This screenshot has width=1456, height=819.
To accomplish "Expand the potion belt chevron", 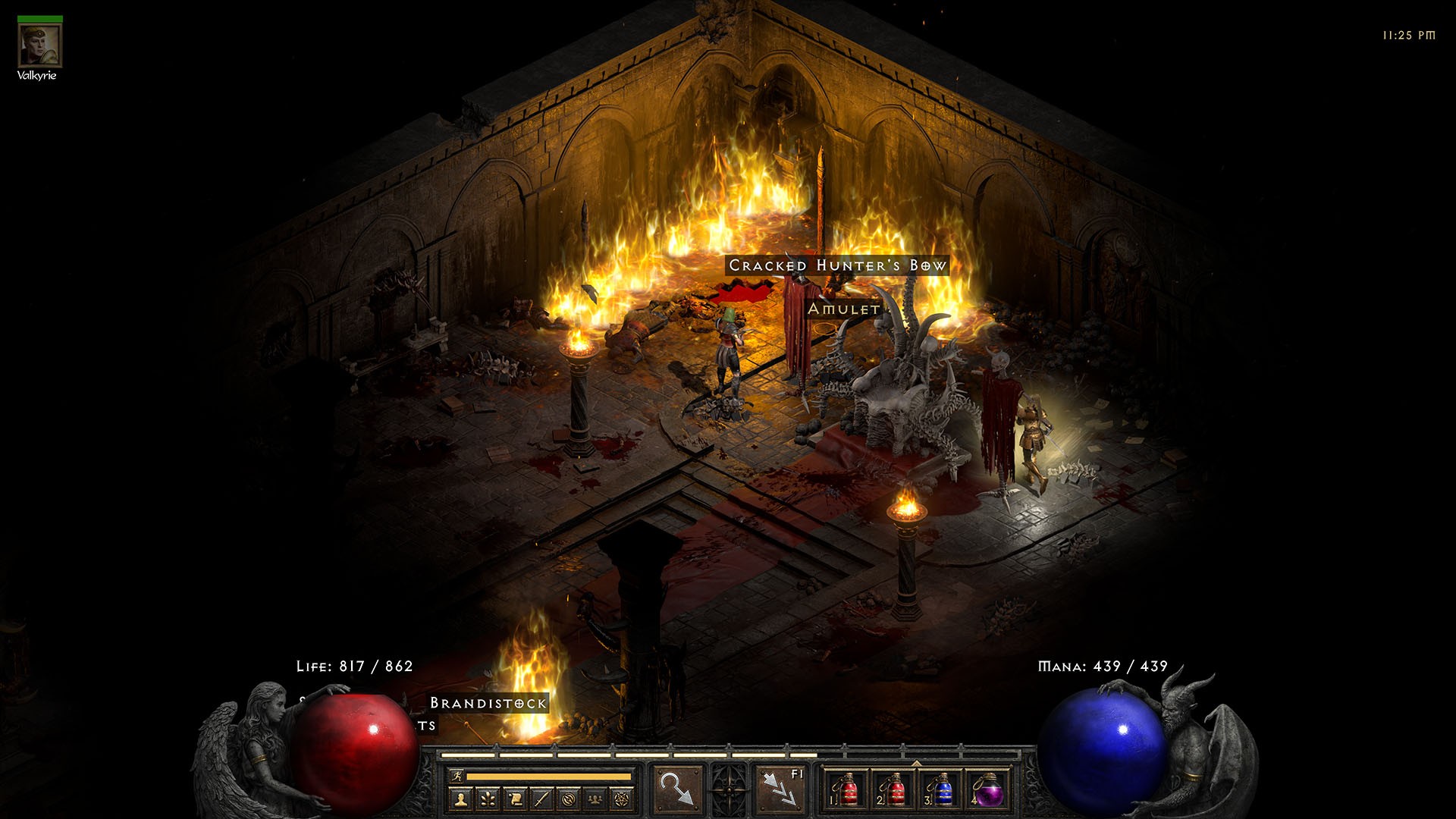I will [x=916, y=763].
